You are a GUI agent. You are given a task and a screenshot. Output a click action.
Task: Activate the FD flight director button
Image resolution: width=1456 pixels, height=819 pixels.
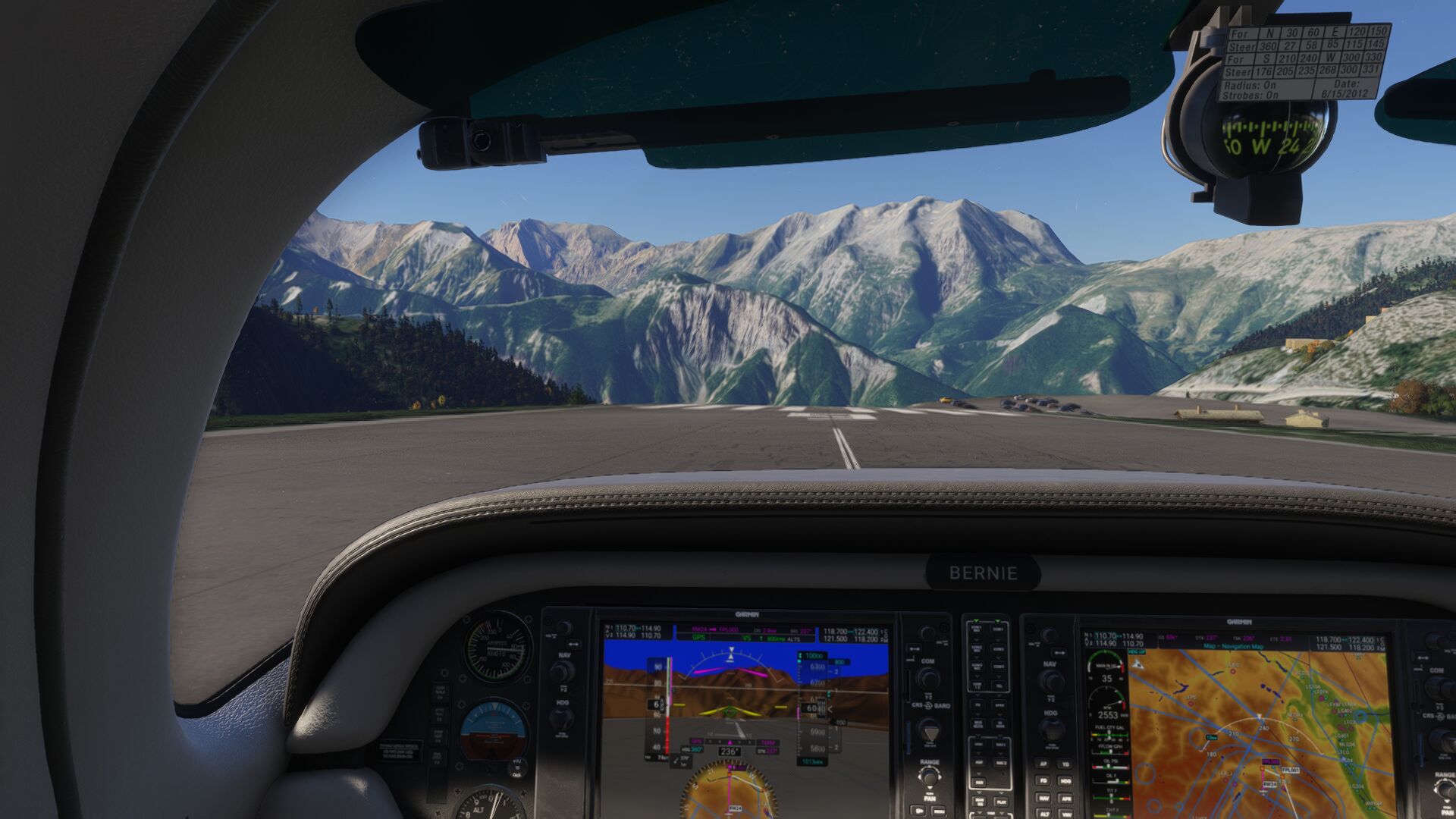click(x=1043, y=780)
